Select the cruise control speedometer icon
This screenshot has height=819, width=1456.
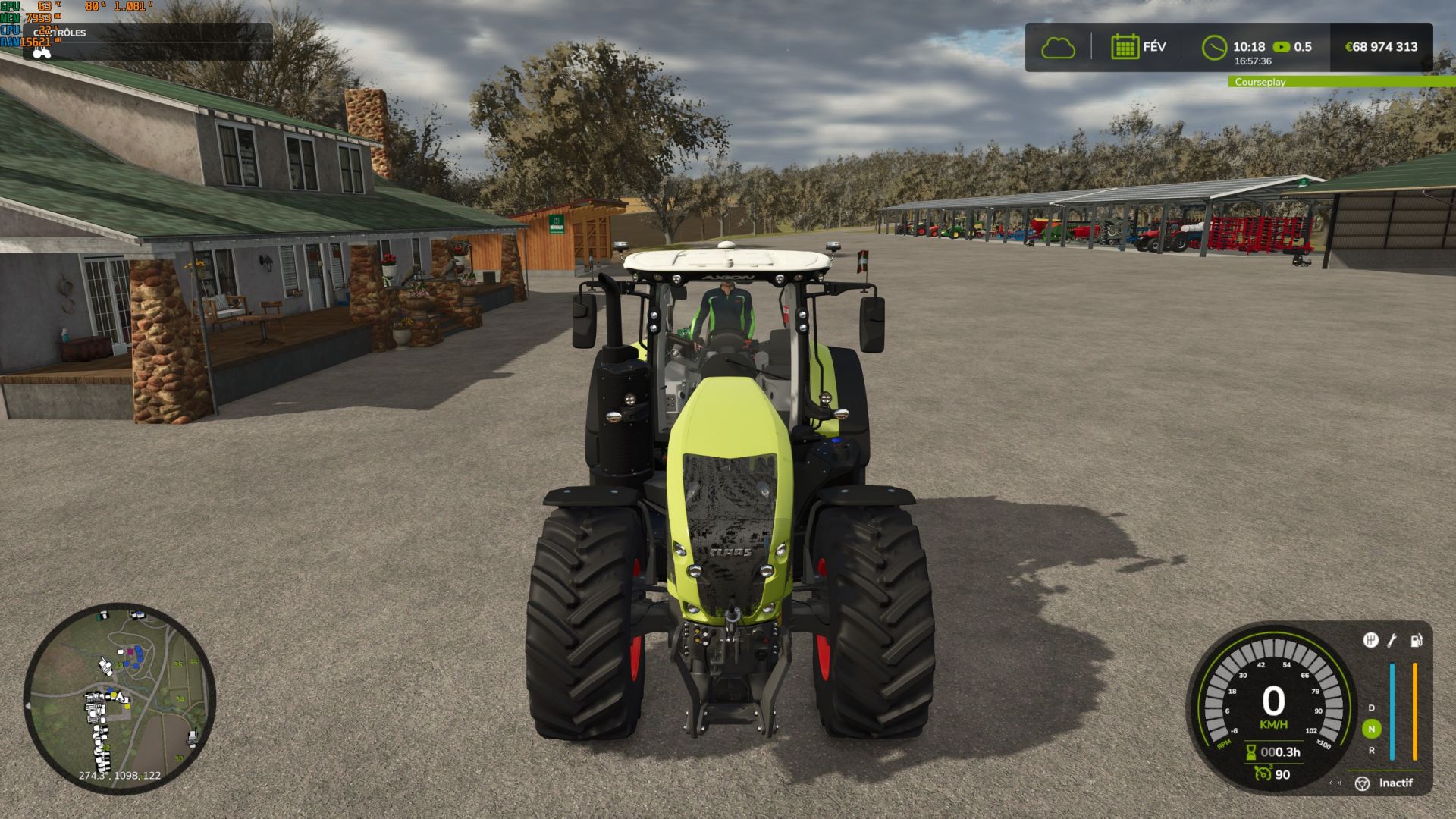click(x=1263, y=773)
